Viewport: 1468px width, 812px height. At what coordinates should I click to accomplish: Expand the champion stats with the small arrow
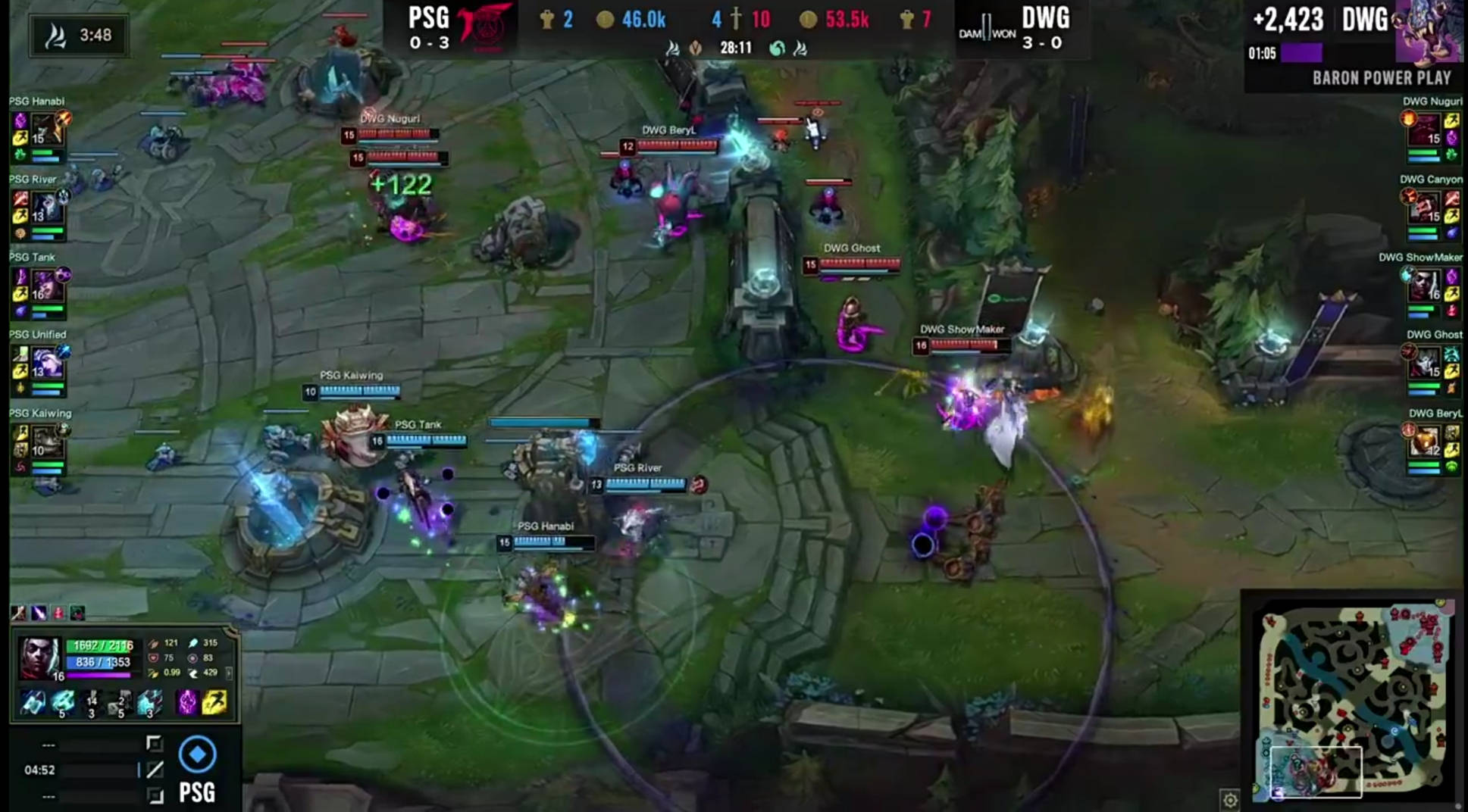coord(229,673)
